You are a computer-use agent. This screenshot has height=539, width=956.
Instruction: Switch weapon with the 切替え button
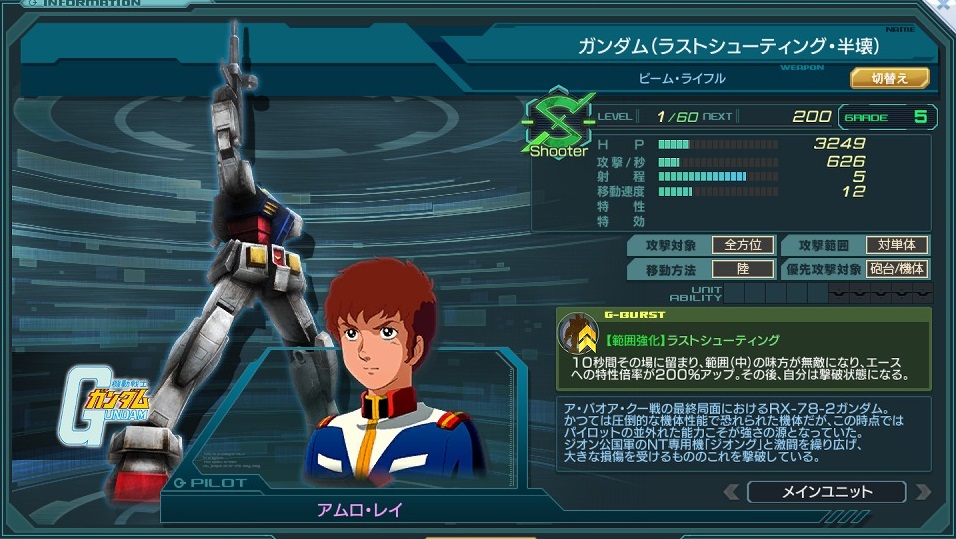click(x=889, y=78)
